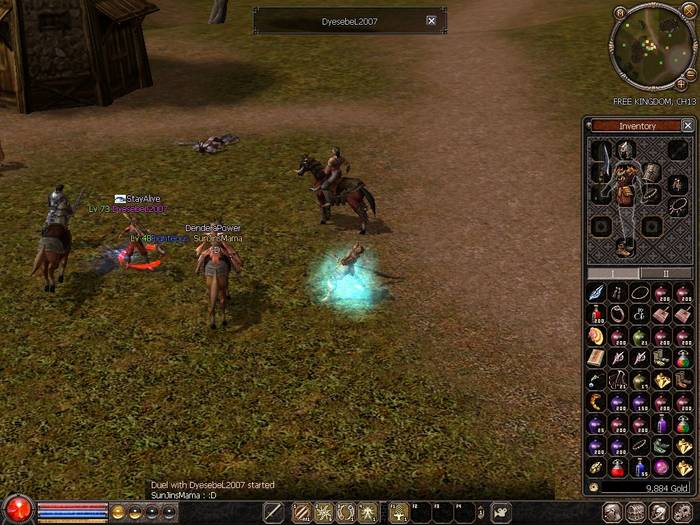Close the Inventory panel
Screen dimensions: 700x525
[687, 126]
